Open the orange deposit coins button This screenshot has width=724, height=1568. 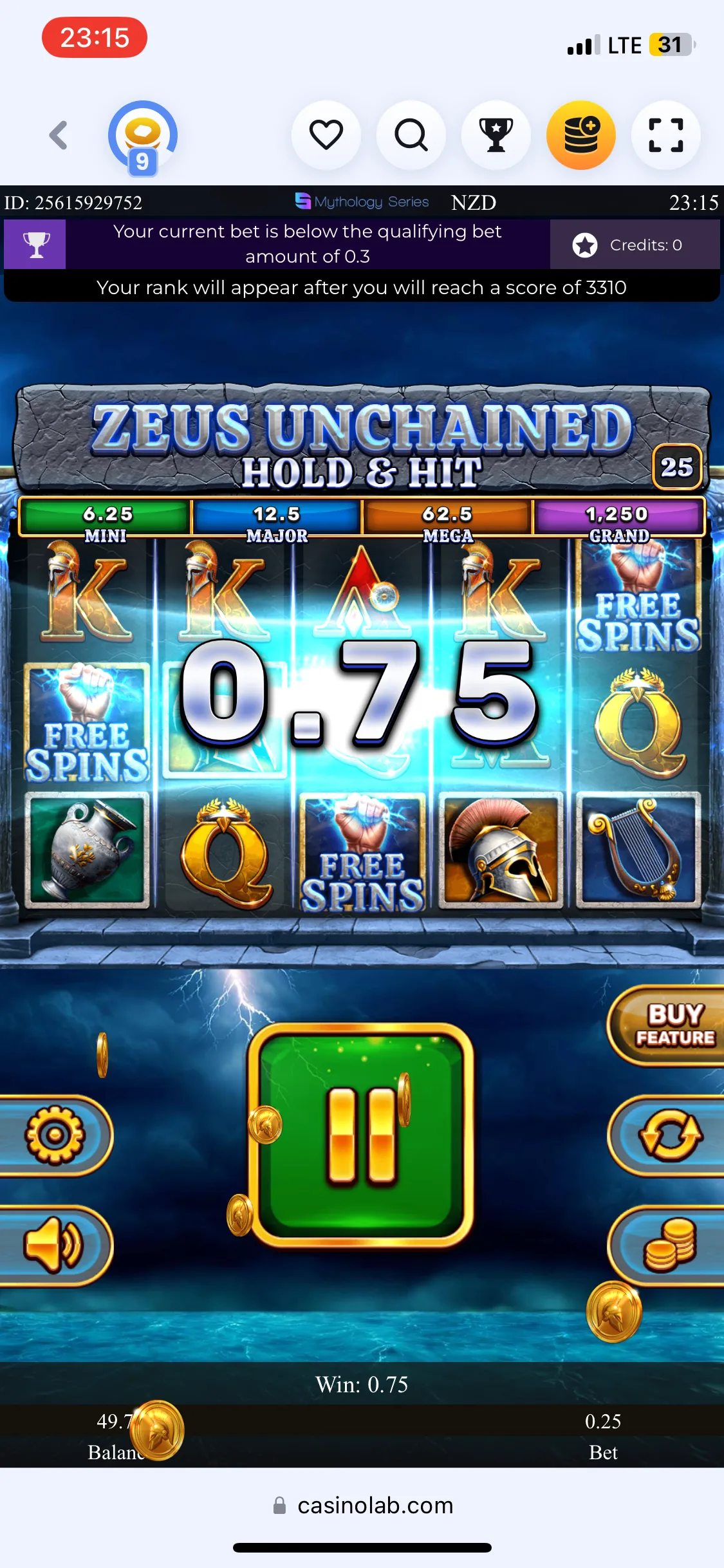[x=581, y=135]
